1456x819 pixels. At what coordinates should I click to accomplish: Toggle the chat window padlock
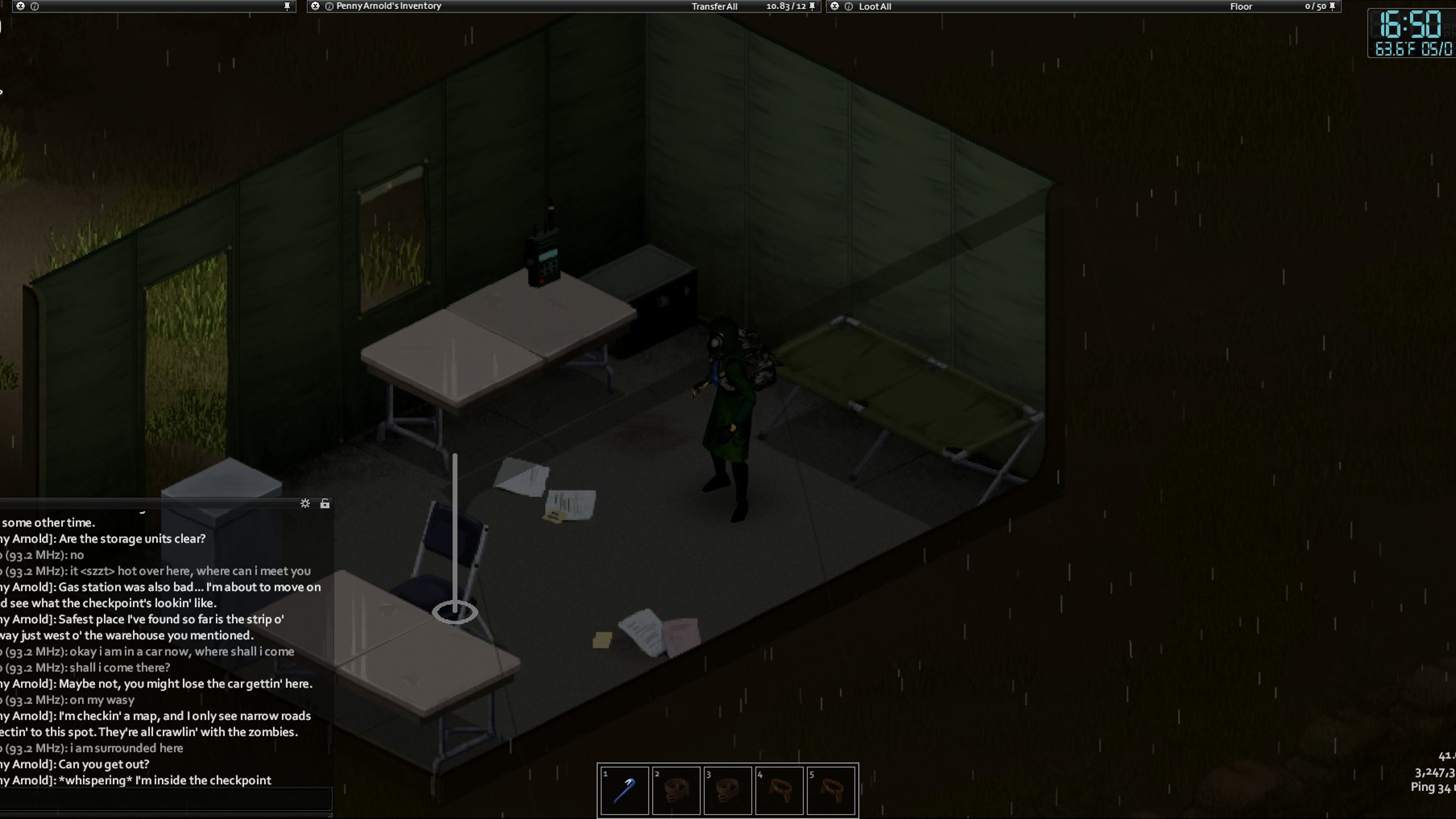pyautogui.click(x=325, y=504)
